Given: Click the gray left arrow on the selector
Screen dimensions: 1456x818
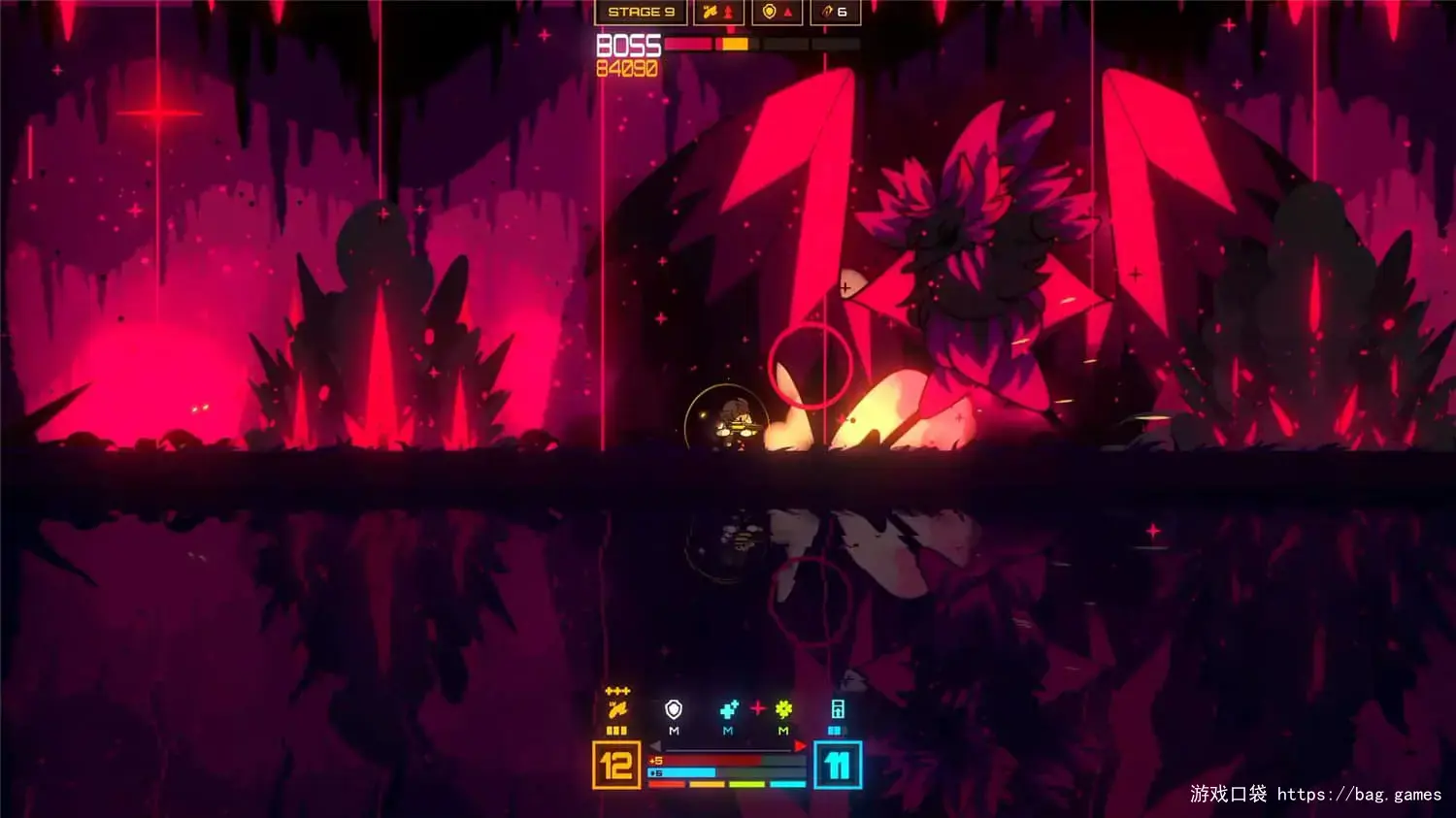Looking at the screenshot, I should (x=654, y=746).
